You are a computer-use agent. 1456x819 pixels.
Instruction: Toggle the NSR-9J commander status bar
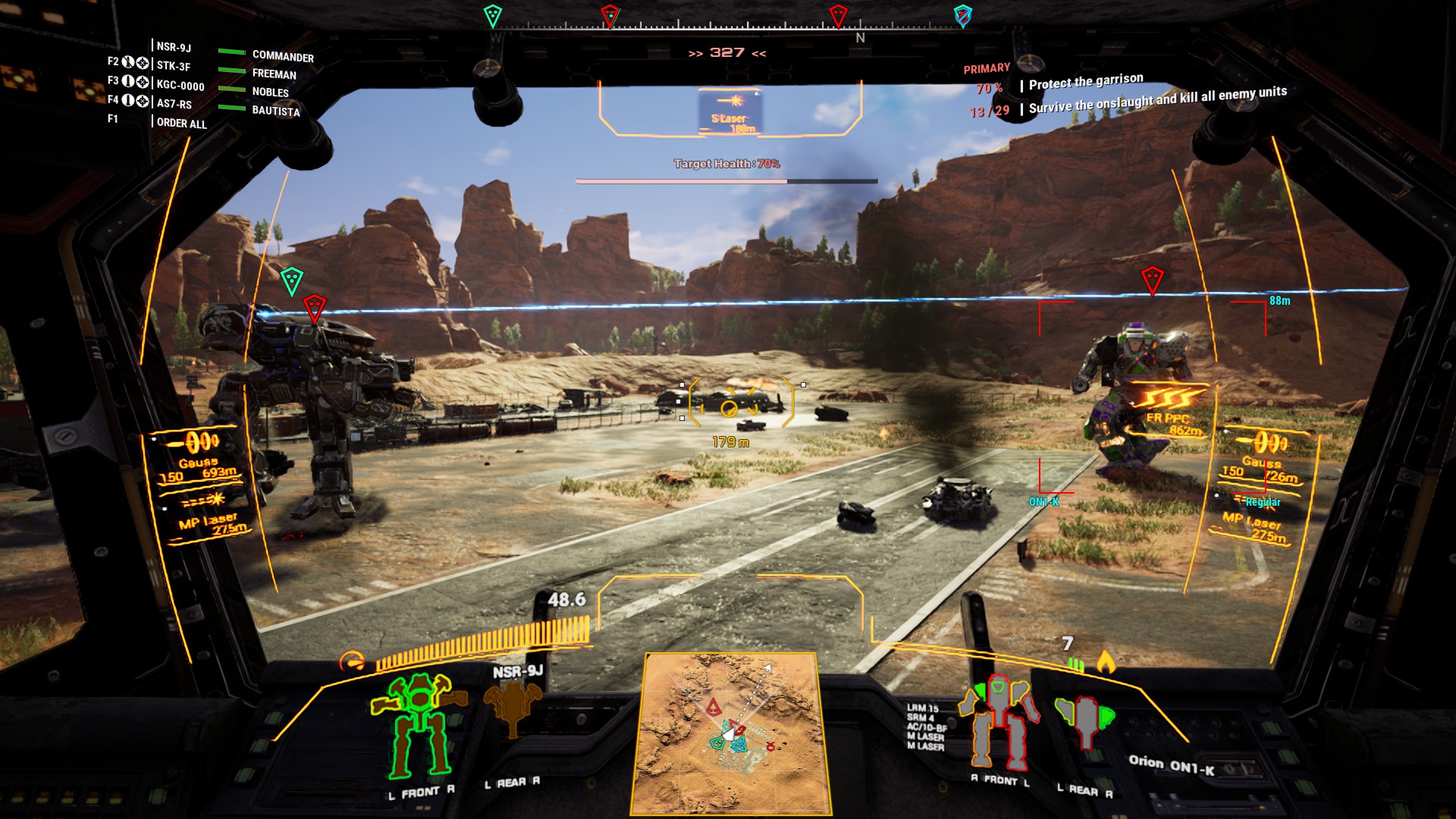point(231,52)
